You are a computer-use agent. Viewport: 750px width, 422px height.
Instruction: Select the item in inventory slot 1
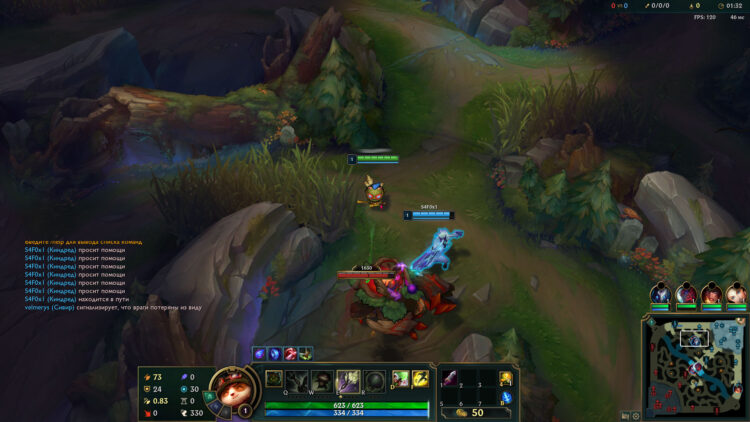(449, 378)
